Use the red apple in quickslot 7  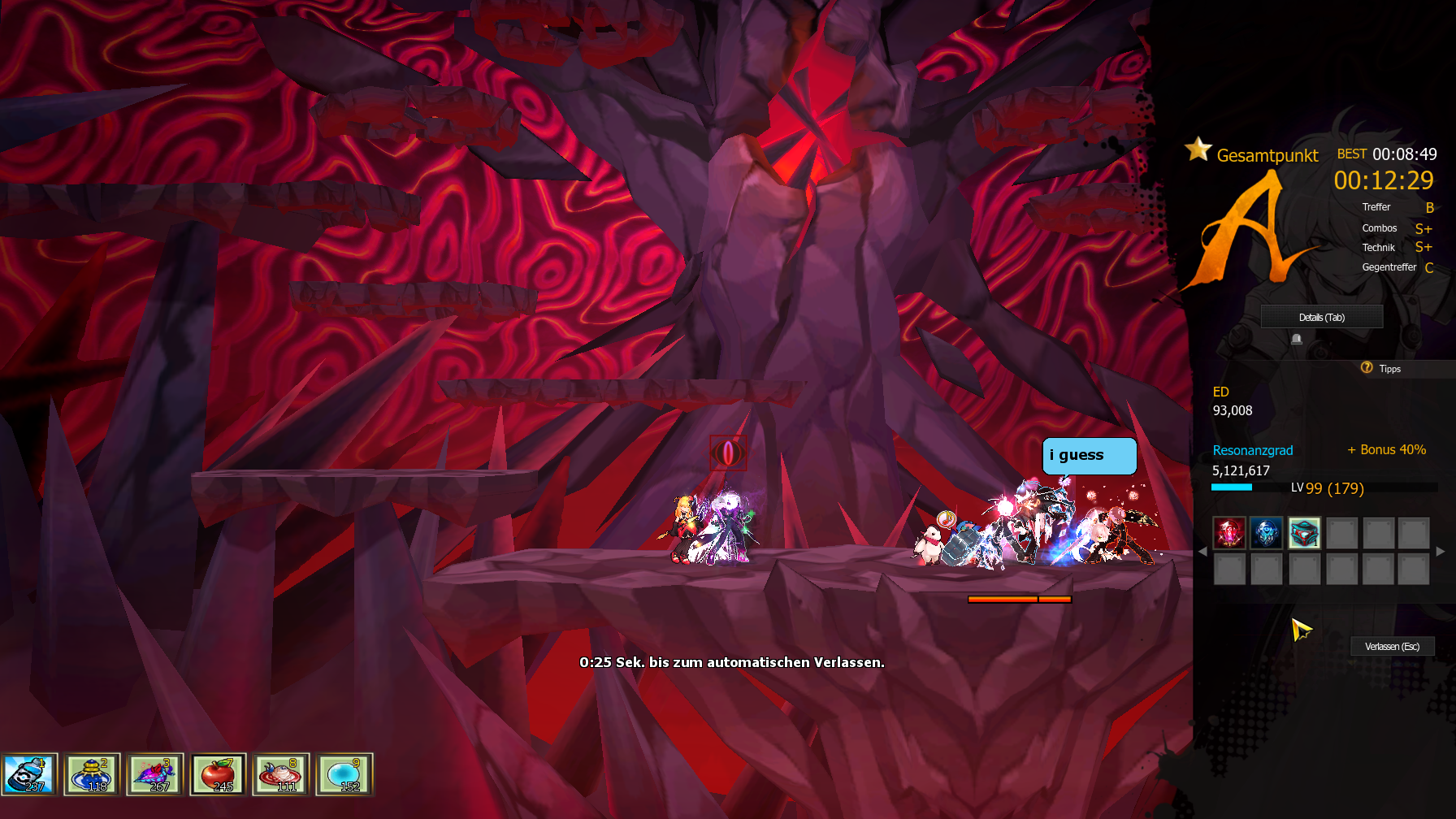(x=218, y=774)
